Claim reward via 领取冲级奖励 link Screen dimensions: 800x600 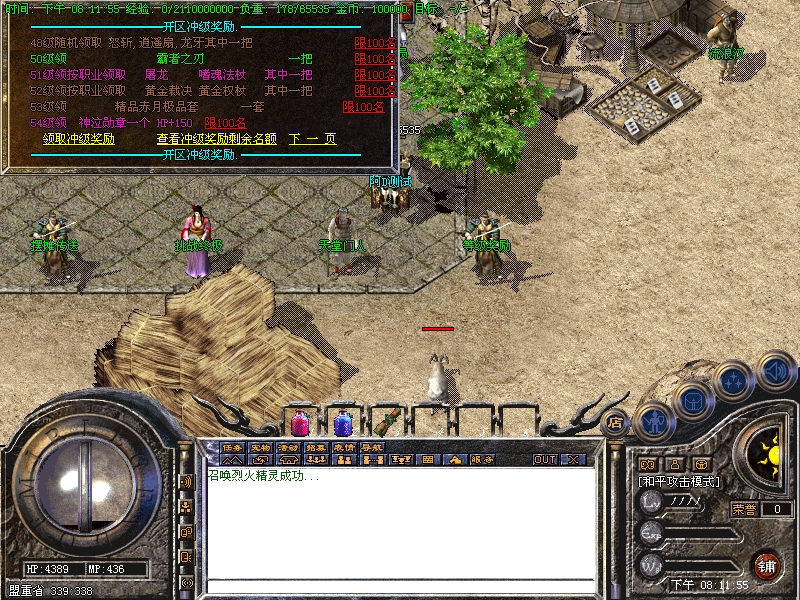(x=79, y=139)
